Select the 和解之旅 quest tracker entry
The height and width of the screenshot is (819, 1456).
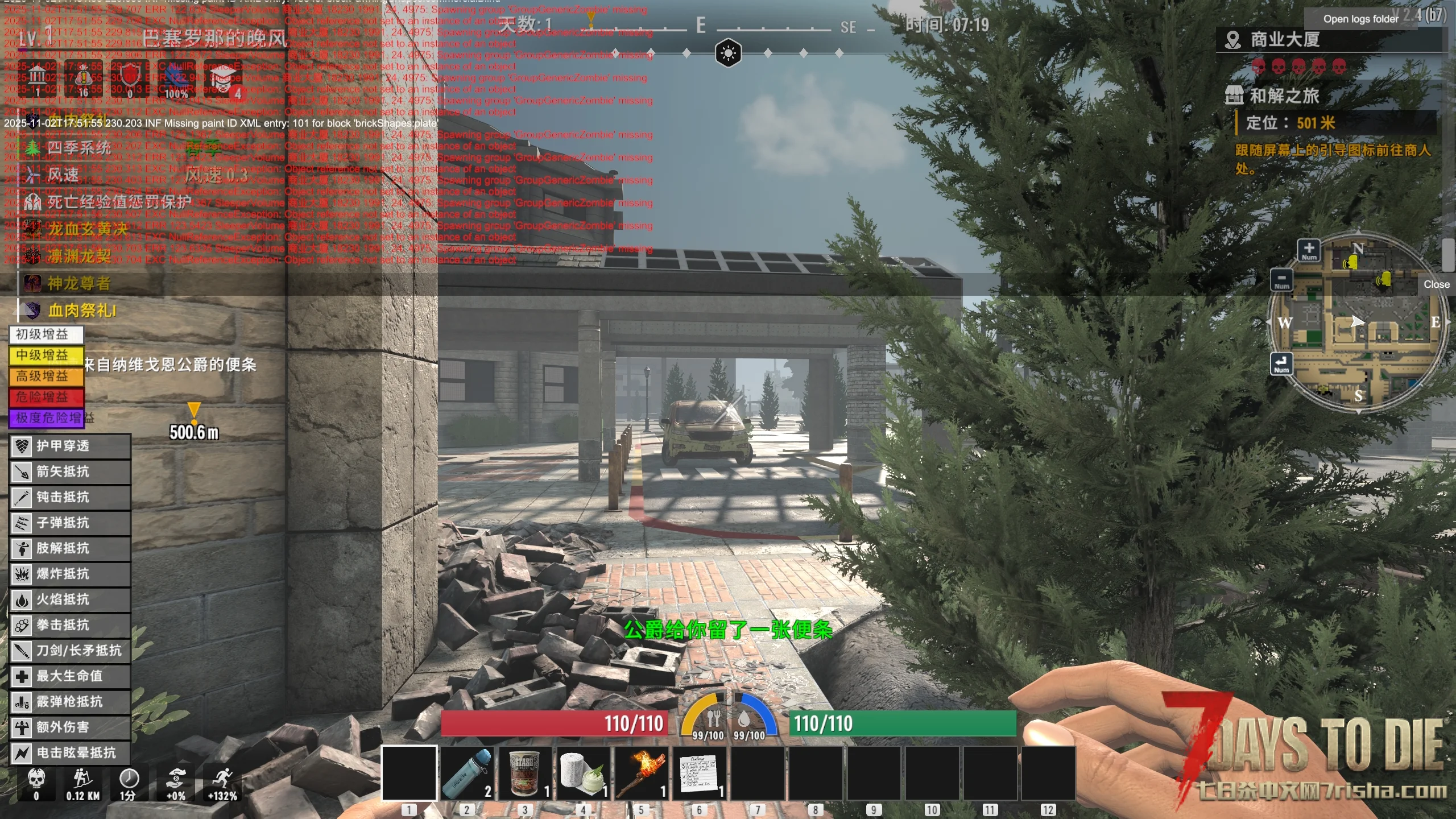coord(1284,96)
